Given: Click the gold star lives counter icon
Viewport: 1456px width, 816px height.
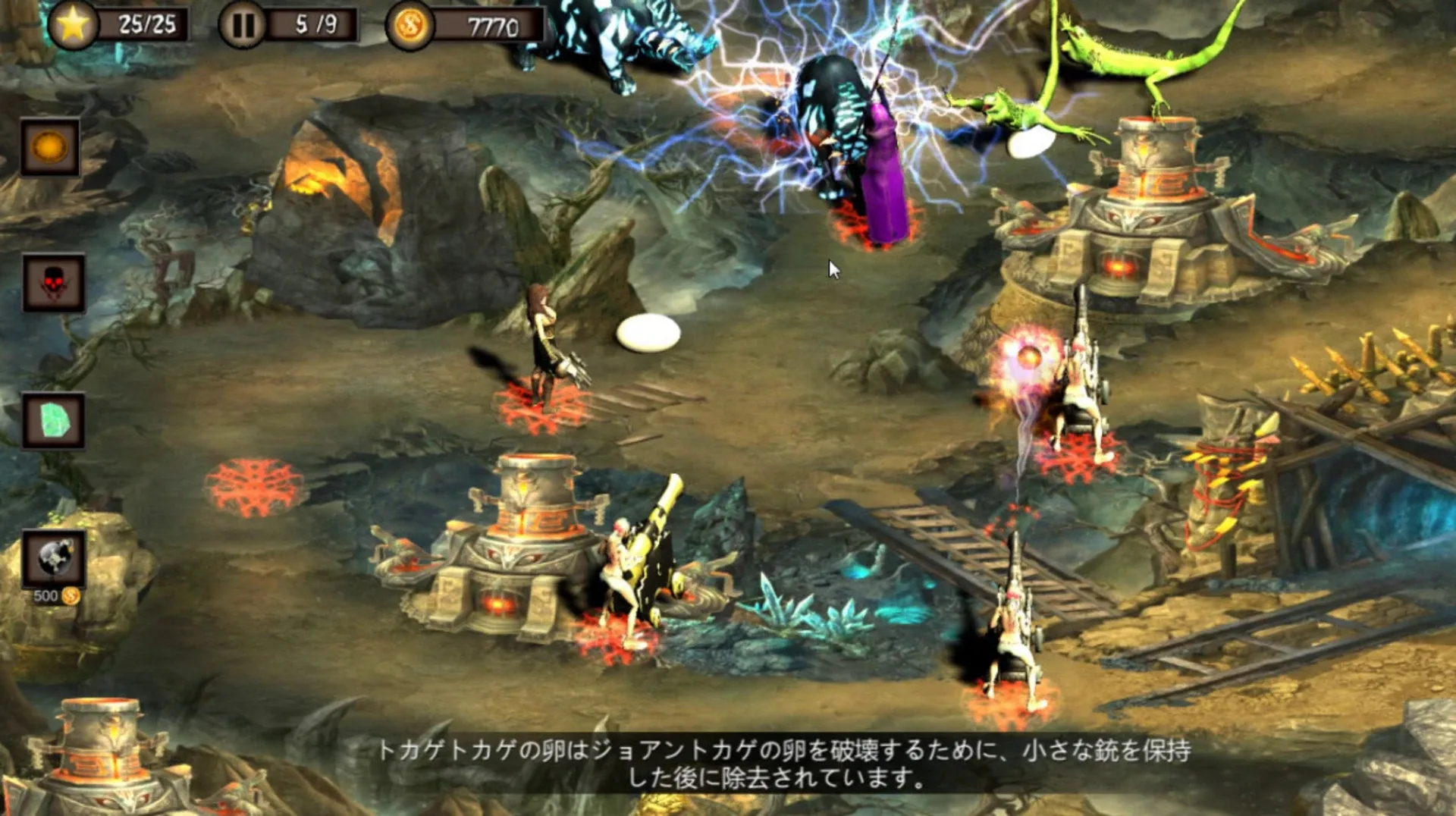Looking at the screenshot, I should click(x=73, y=24).
